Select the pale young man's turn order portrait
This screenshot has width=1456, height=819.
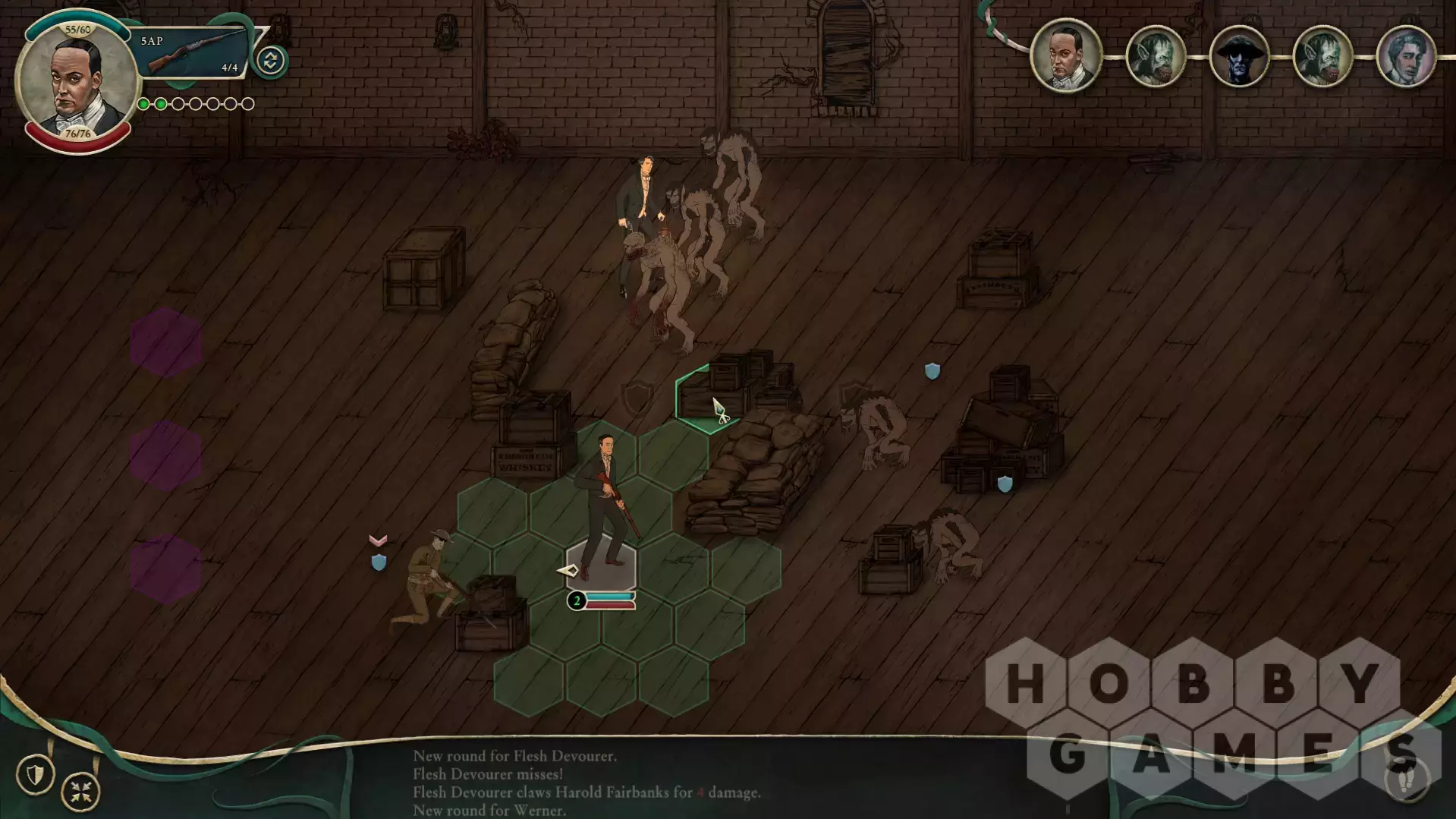[x=1405, y=57]
